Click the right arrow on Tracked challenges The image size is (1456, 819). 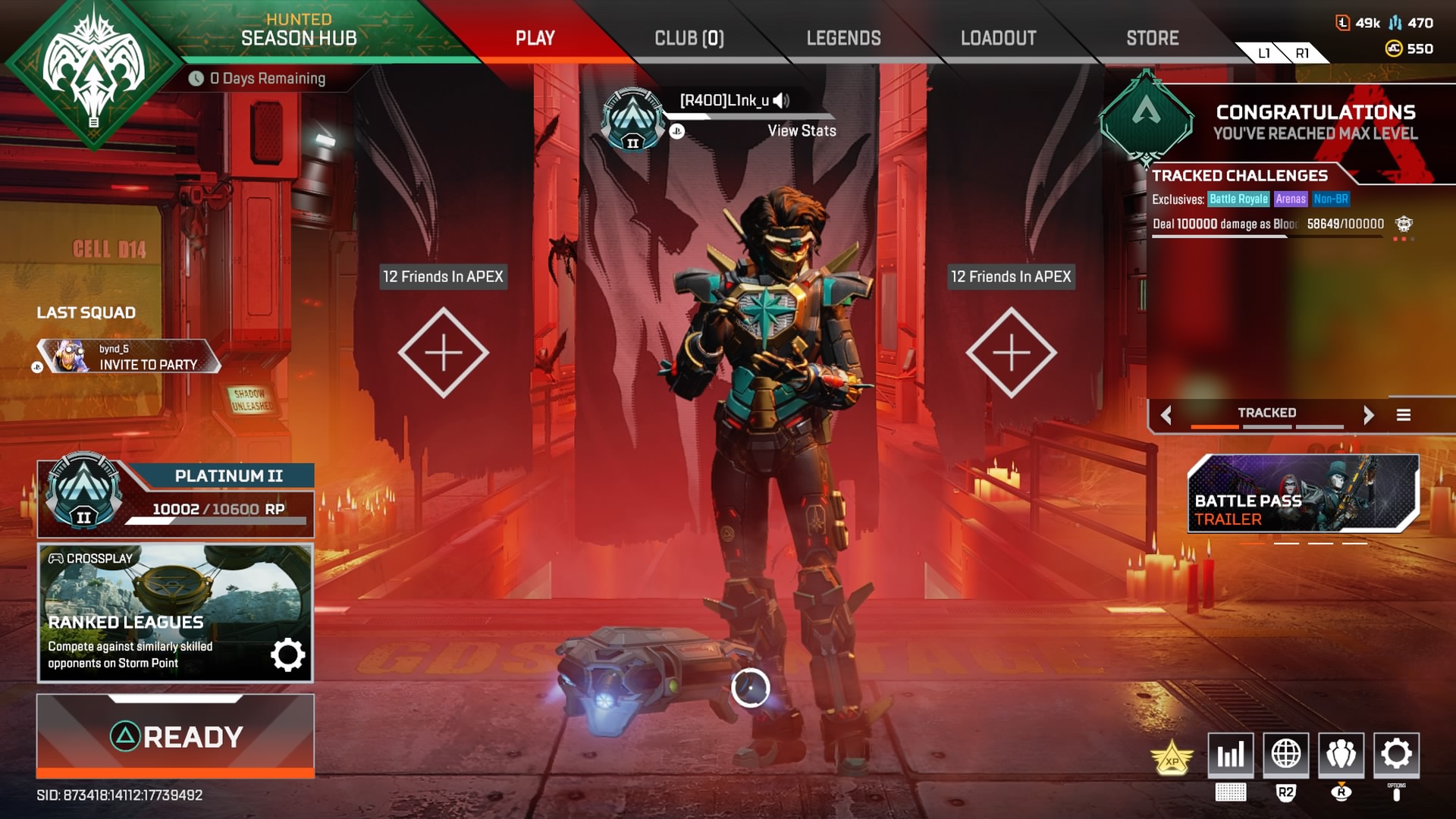click(1370, 415)
